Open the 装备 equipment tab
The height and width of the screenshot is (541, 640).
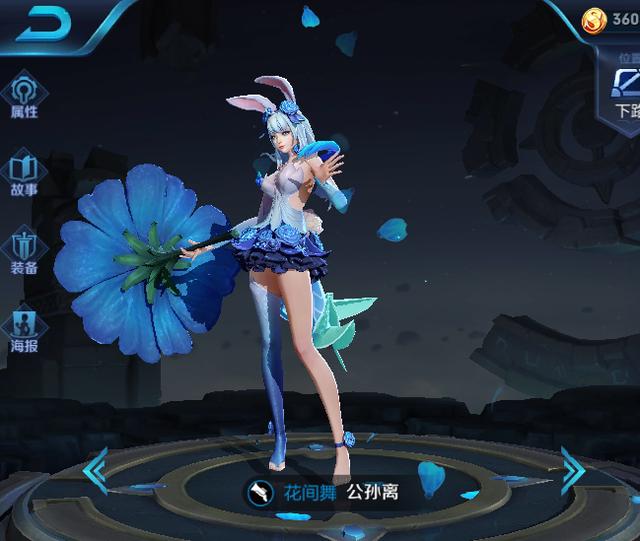tap(23, 250)
